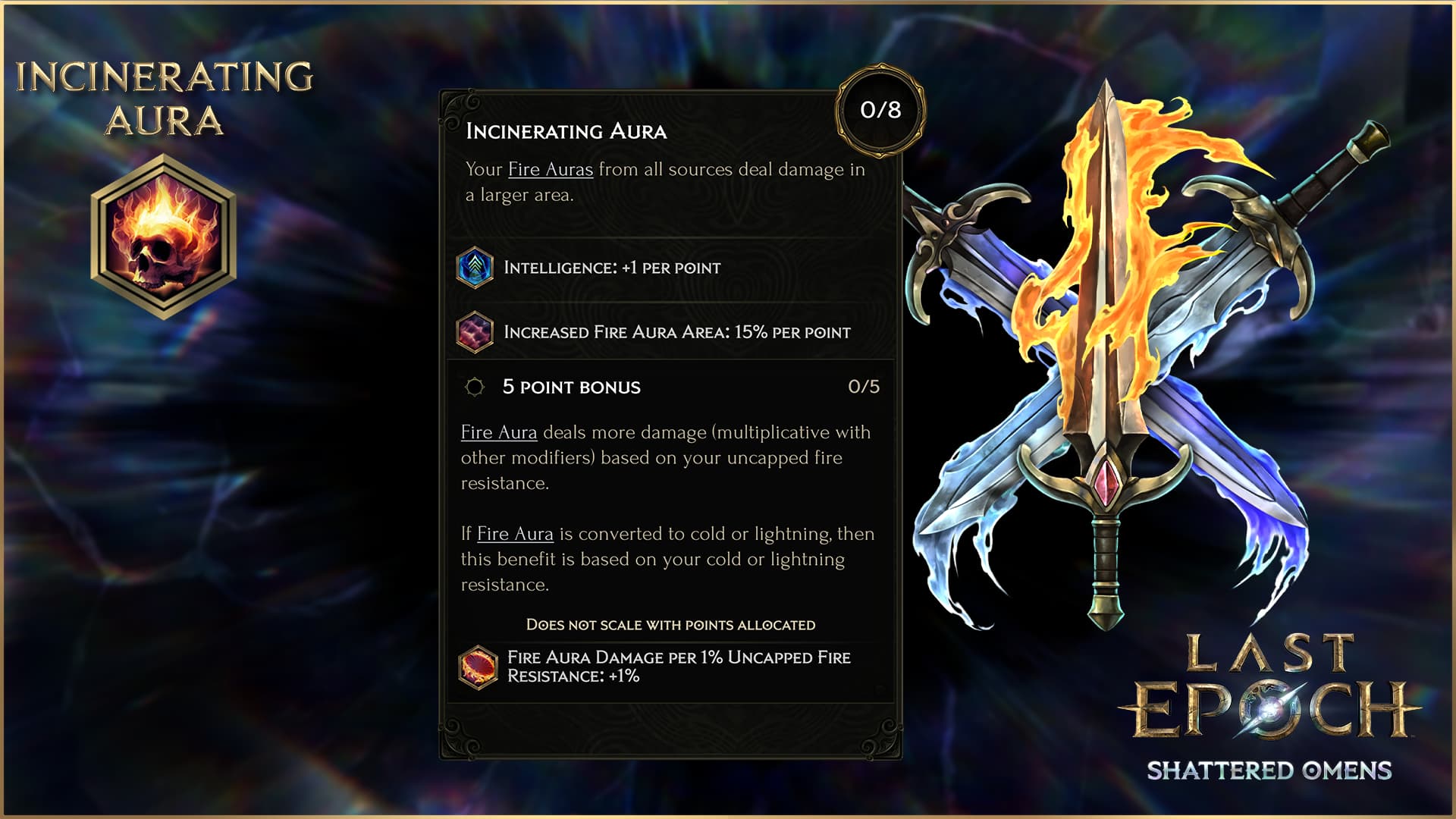Viewport: 1456px width, 819px height.
Task: Click Fire Aura link in 'converted to cold' sentence
Action: tap(515, 534)
